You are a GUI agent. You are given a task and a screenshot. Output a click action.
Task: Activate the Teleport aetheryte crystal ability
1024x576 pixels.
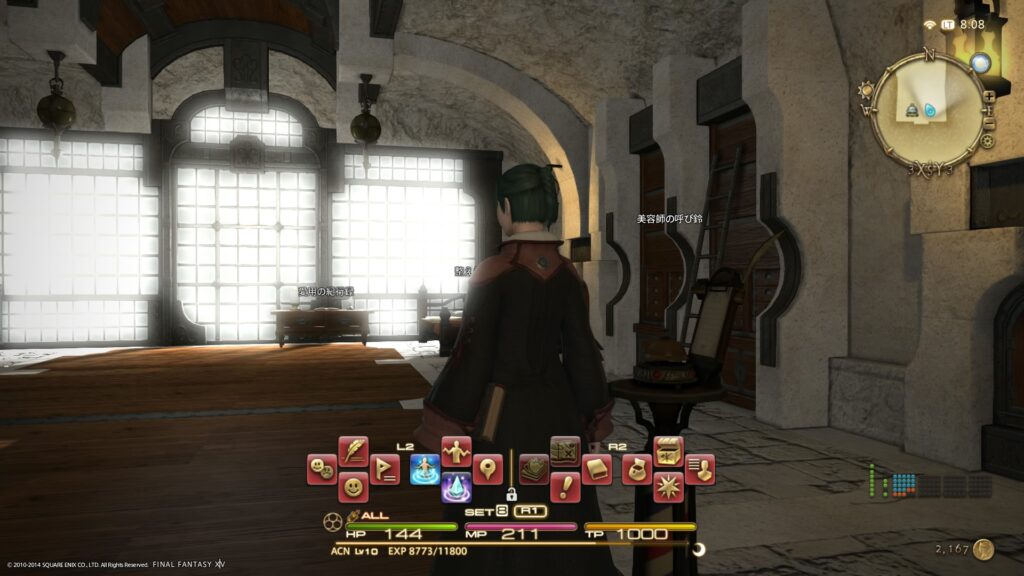click(456, 487)
